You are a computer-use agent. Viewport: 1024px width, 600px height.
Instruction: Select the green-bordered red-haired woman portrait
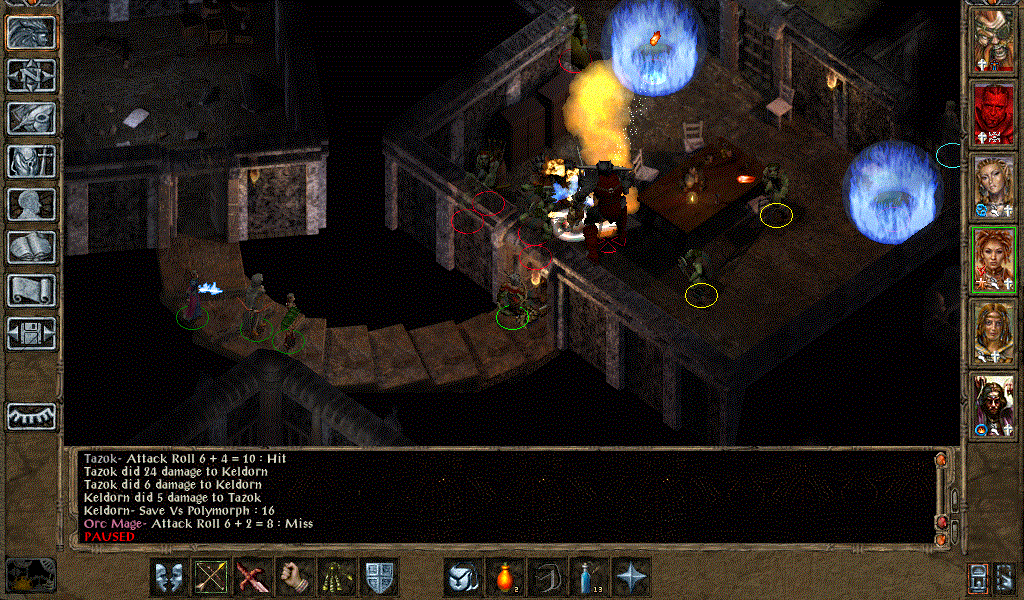[x=994, y=258]
